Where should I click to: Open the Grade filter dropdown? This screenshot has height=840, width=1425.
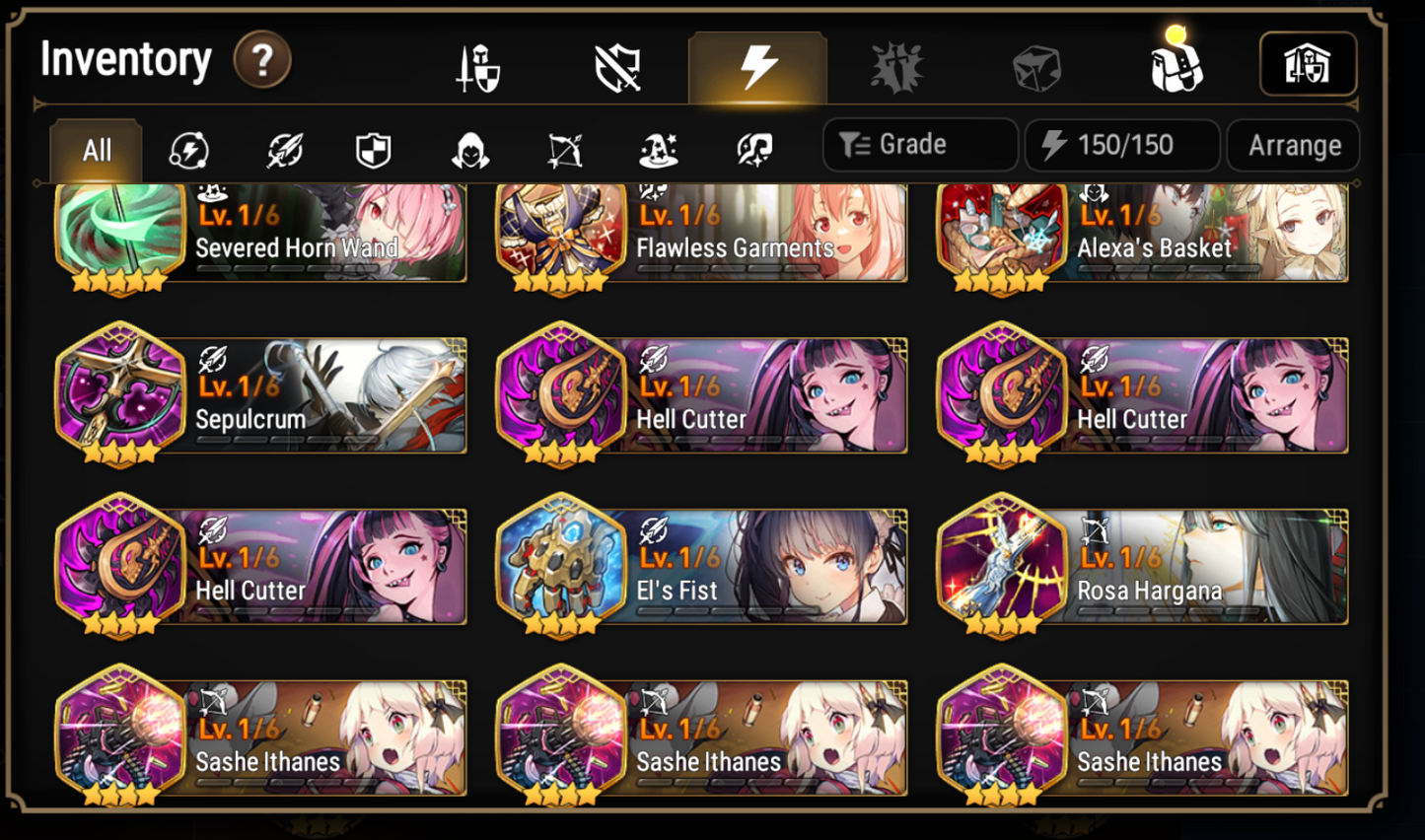tap(919, 145)
